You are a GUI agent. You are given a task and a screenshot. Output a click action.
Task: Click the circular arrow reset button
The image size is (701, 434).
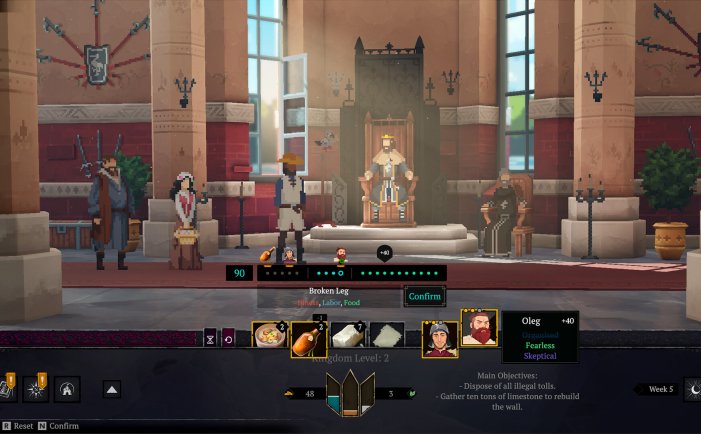click(229, 340)
